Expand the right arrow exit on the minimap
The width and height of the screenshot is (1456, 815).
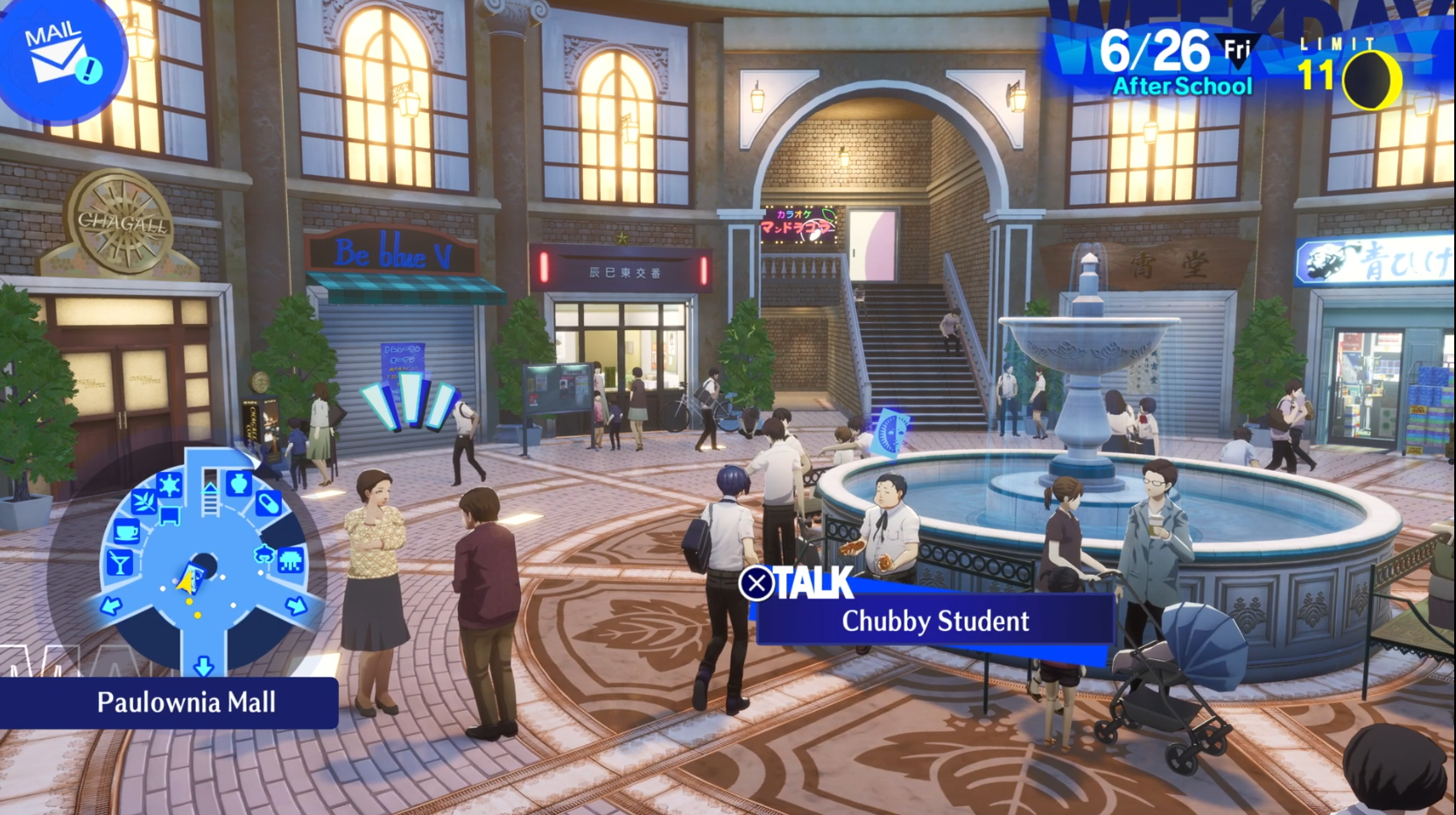click(x=296, y=604)
